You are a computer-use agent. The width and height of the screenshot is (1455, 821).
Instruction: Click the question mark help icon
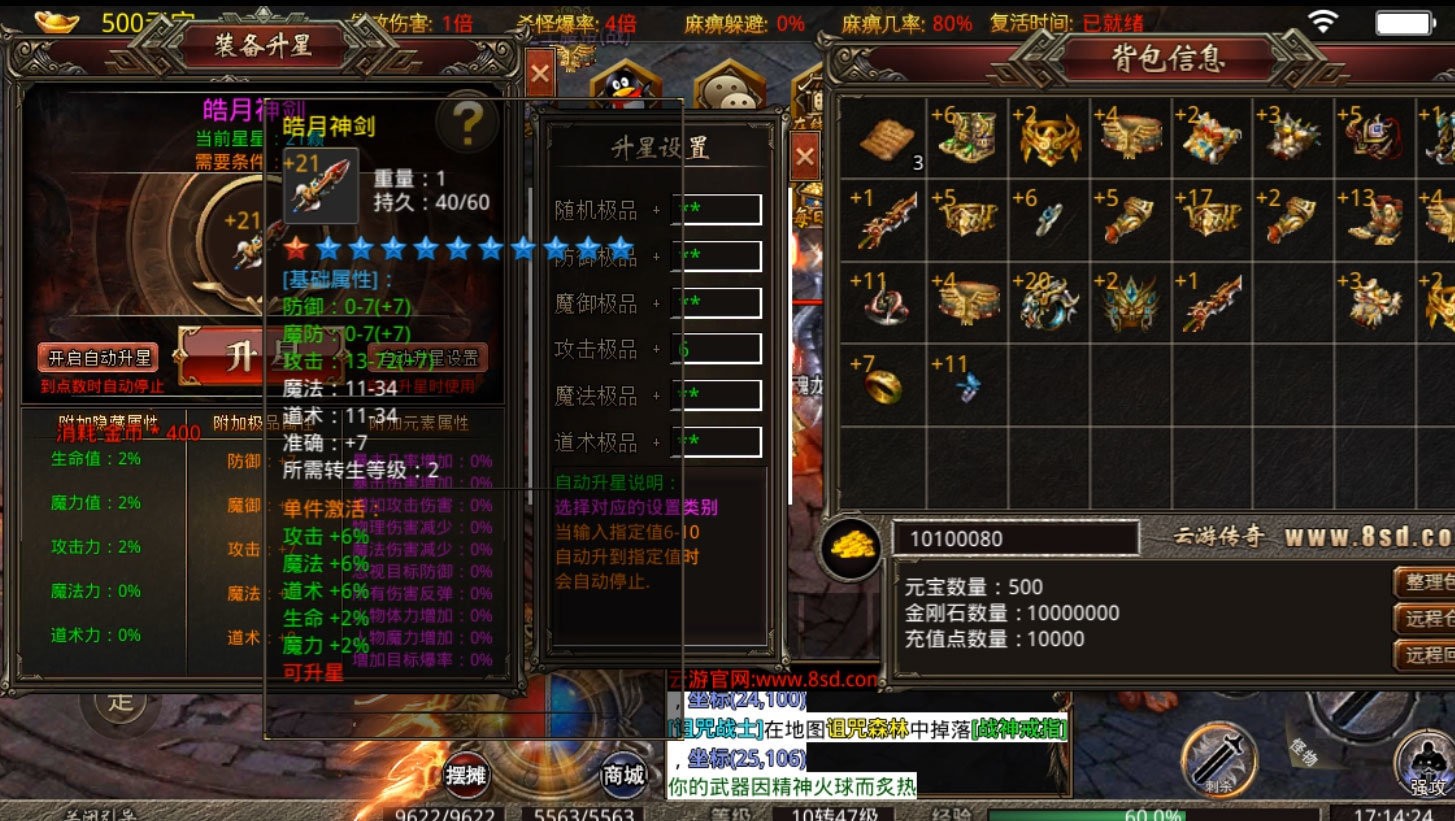point(468,126)
